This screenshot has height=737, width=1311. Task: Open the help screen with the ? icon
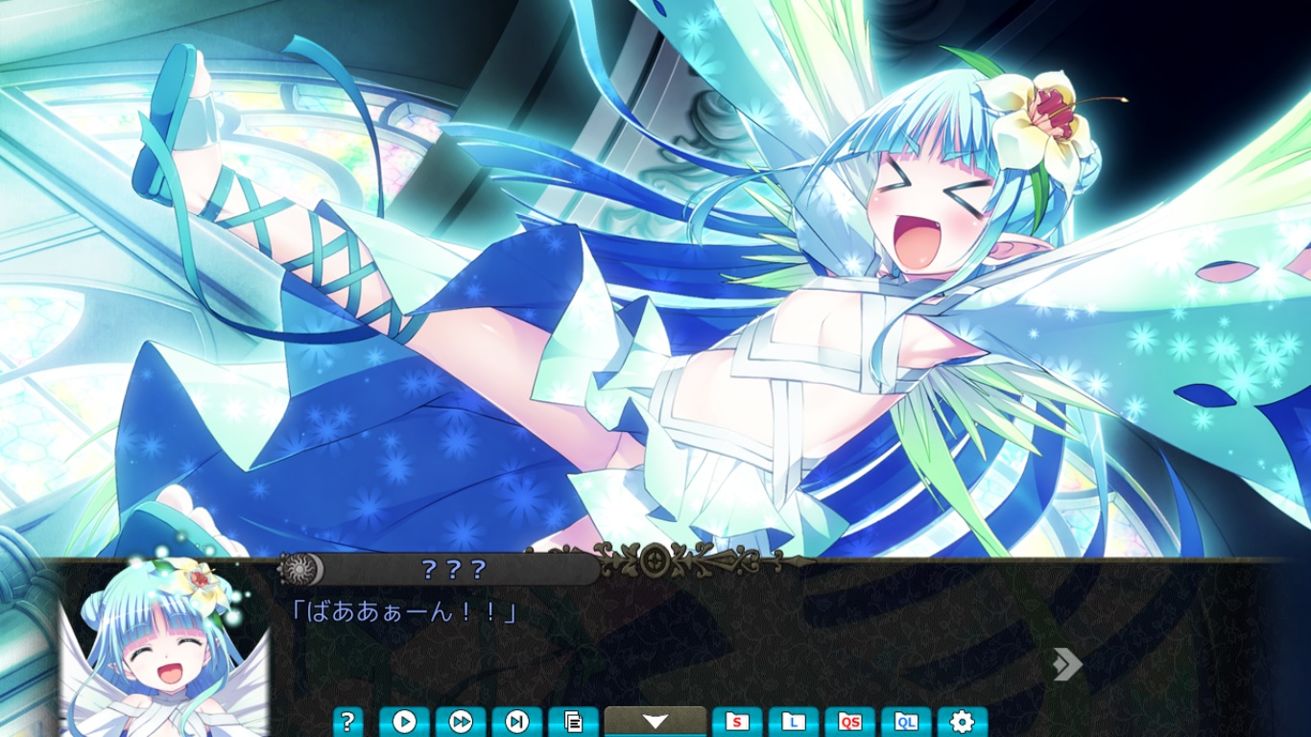pos(346,721)
